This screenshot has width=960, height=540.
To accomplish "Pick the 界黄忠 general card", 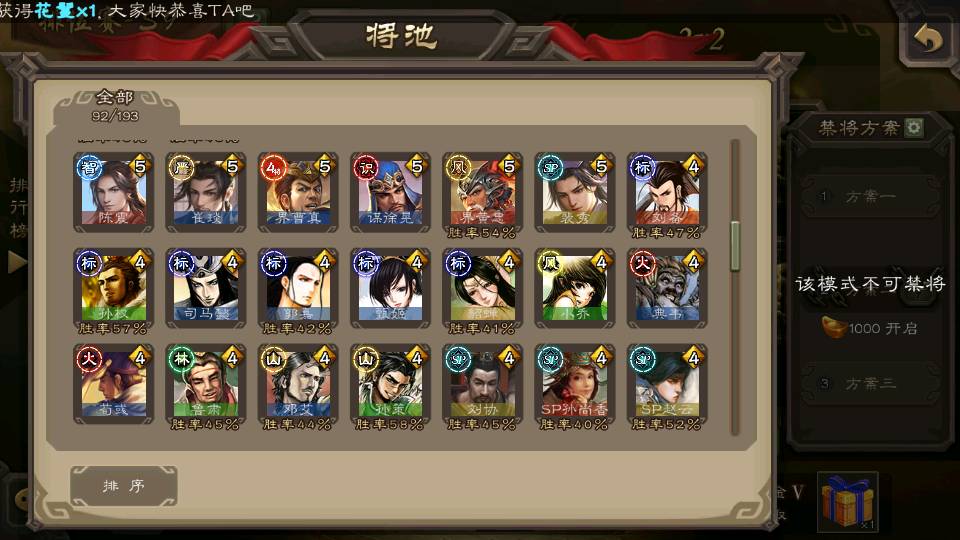I will 481,191.
